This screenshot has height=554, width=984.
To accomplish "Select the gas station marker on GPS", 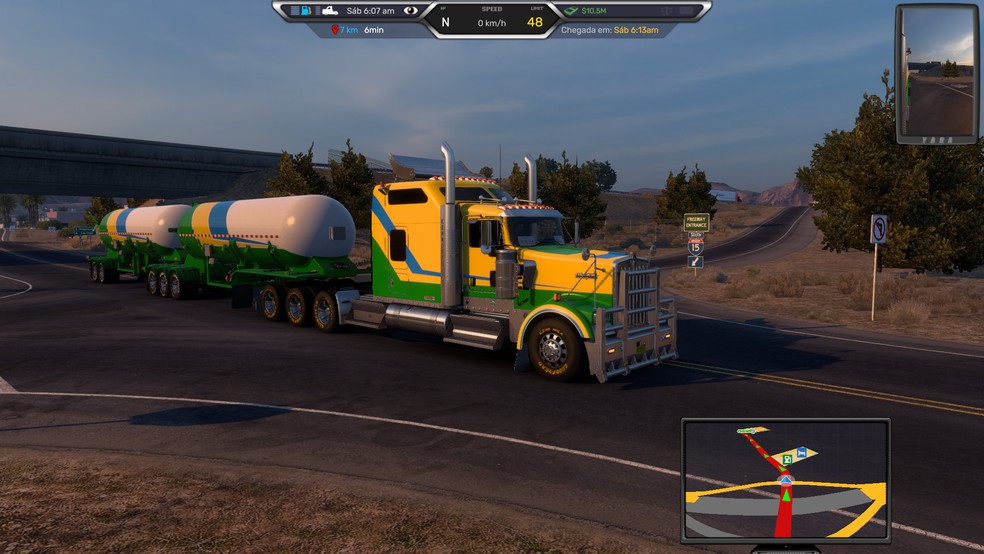I will (788, 459).
